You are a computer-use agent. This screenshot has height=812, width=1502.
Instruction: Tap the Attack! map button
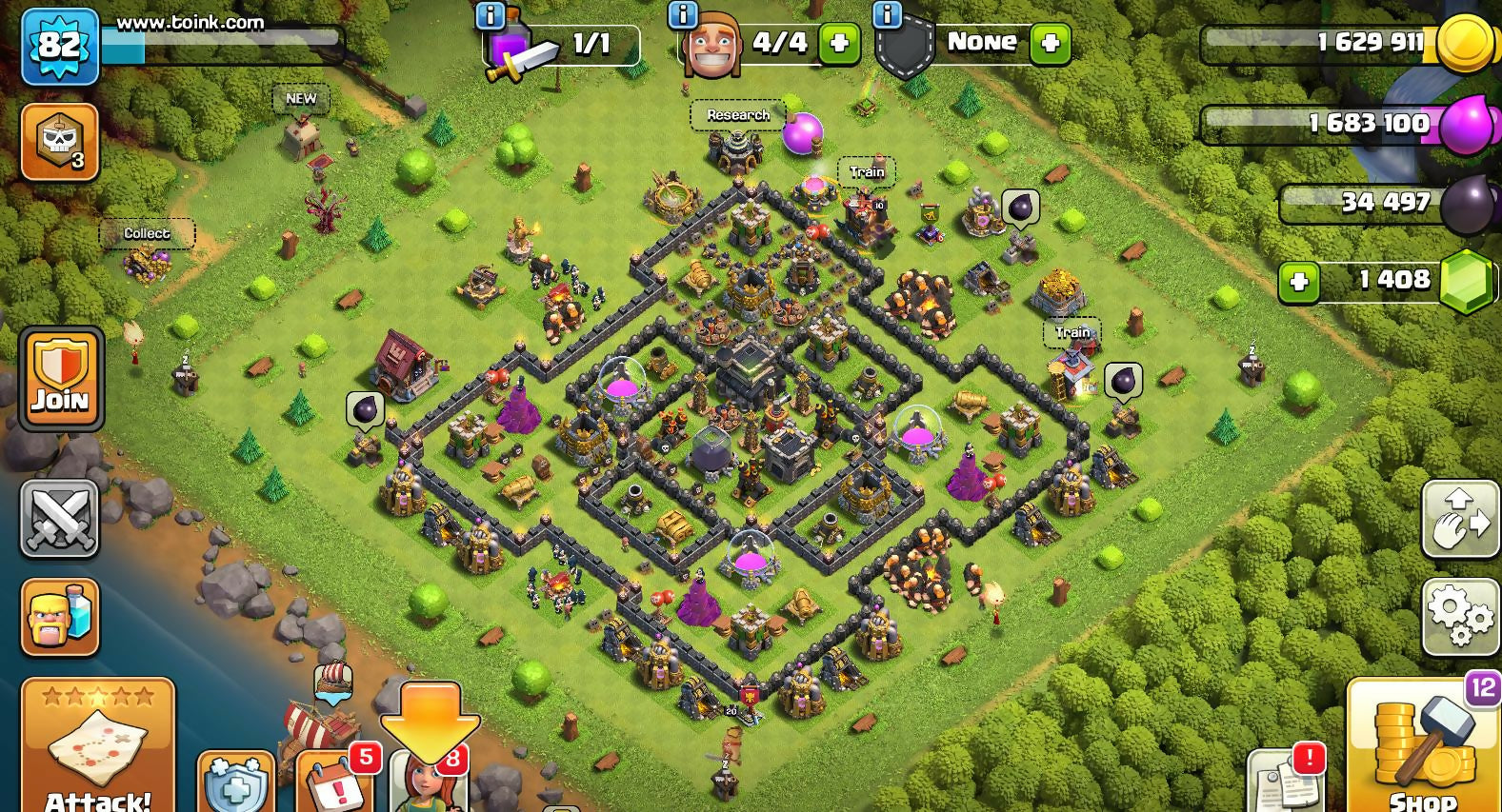(98, 747)
